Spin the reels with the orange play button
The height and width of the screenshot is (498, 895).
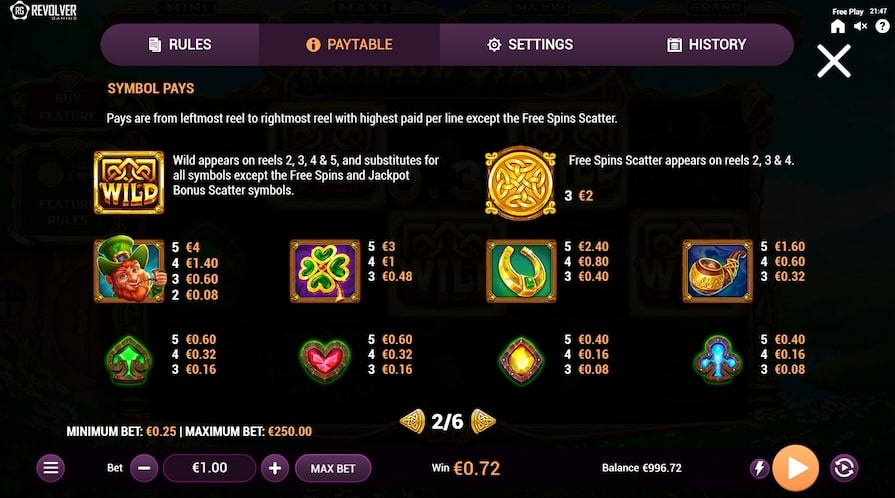coord(796,468)
